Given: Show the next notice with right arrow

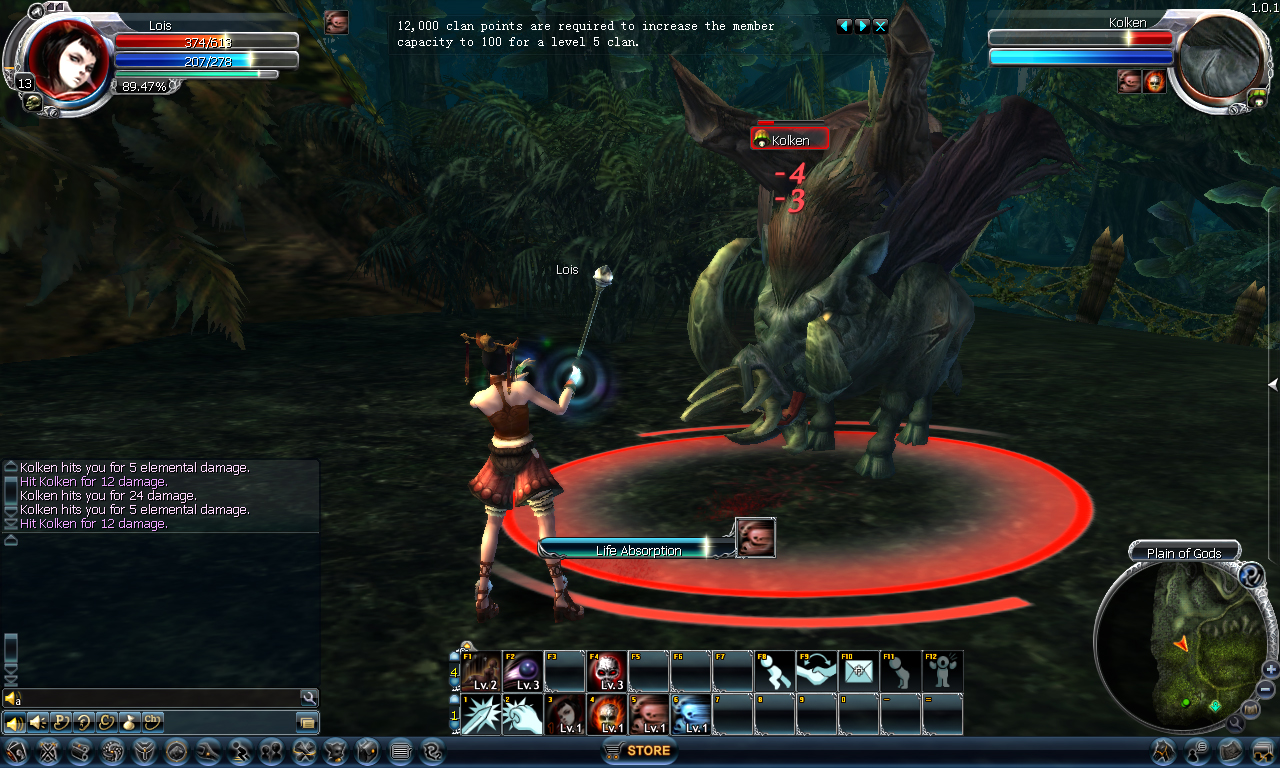Looking at the screenshot, I should click(862, 26).
